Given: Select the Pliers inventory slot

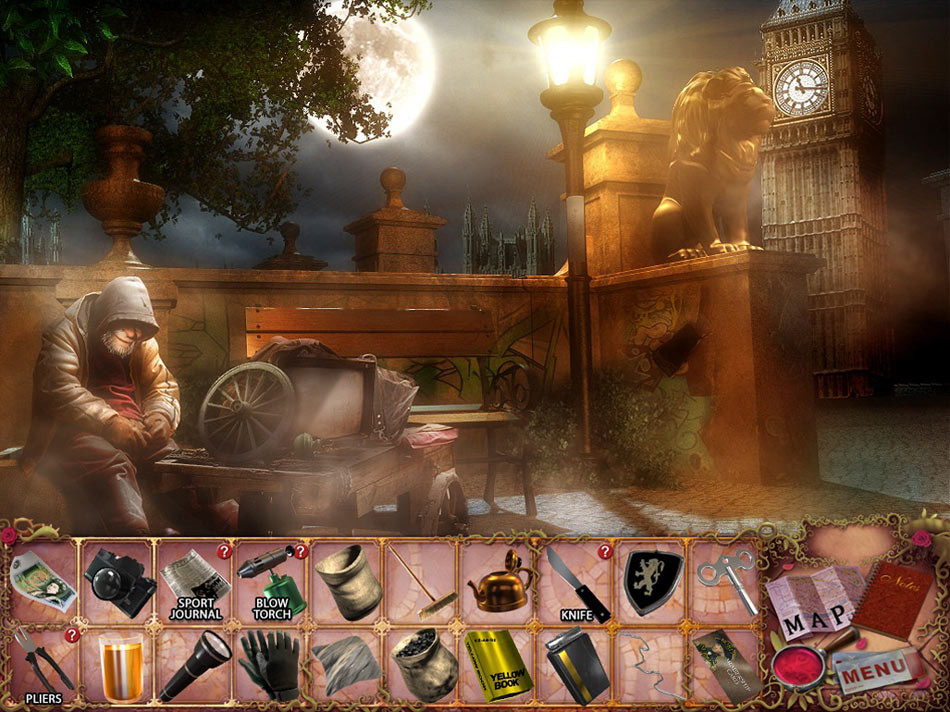Looking at the screenshot, I should (44, 664).
